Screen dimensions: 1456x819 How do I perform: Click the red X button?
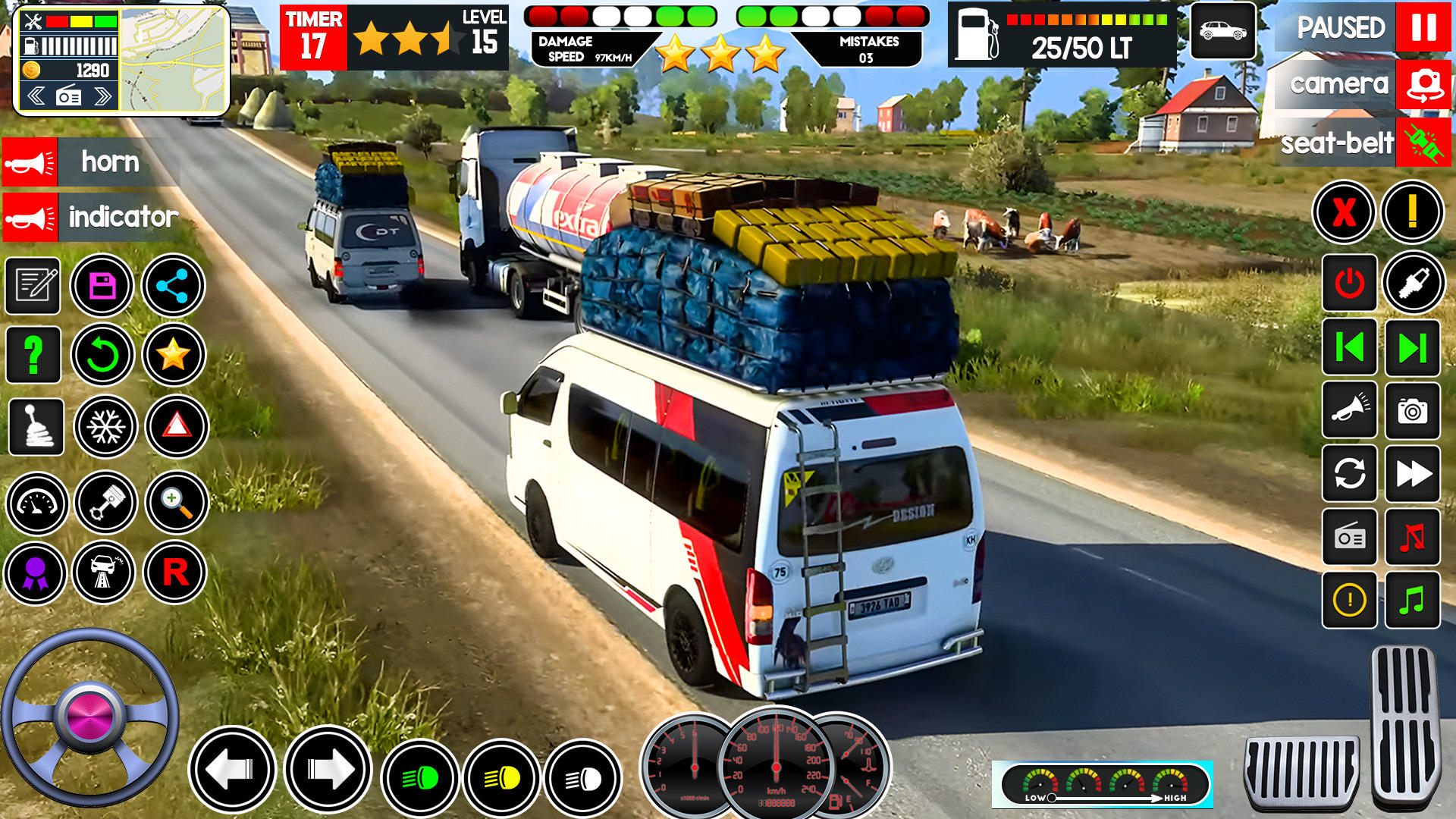click(x=1344, y=212)
